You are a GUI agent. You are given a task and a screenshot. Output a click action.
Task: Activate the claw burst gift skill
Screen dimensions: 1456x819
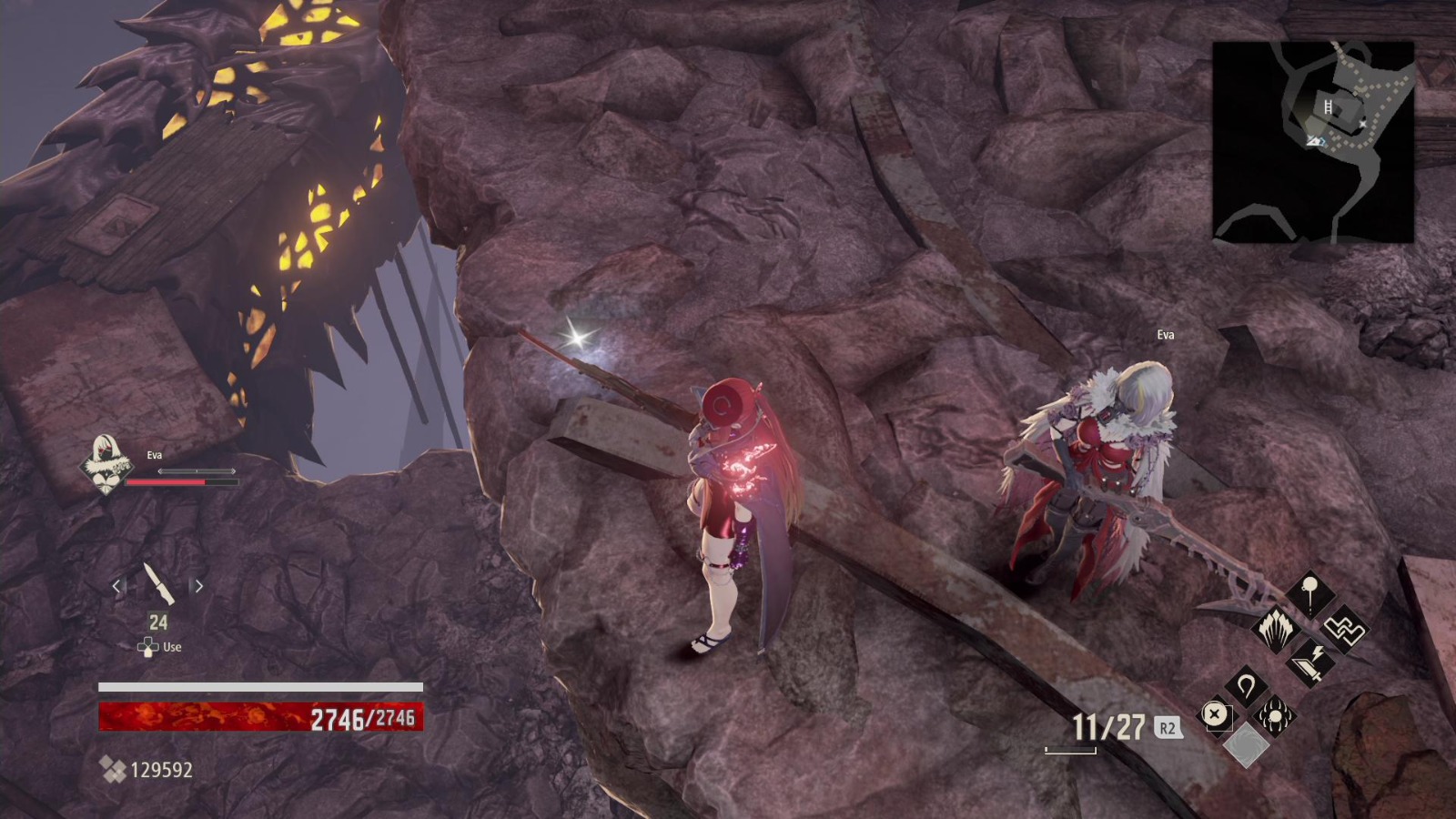(1276, 630)
